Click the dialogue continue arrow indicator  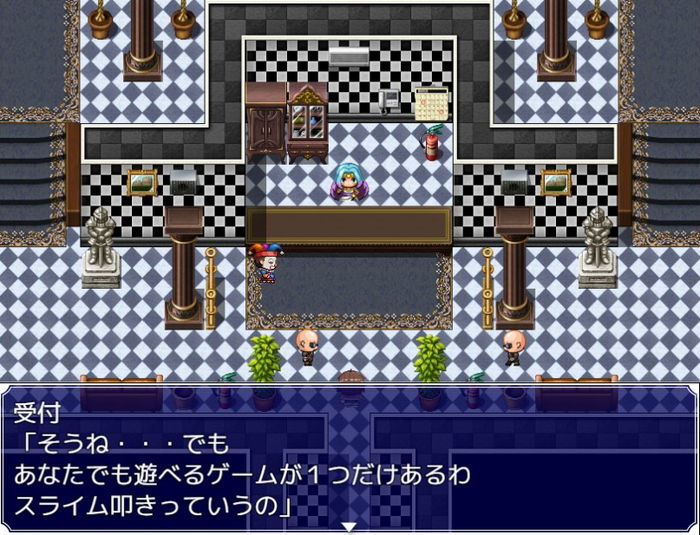pos(349,526)
